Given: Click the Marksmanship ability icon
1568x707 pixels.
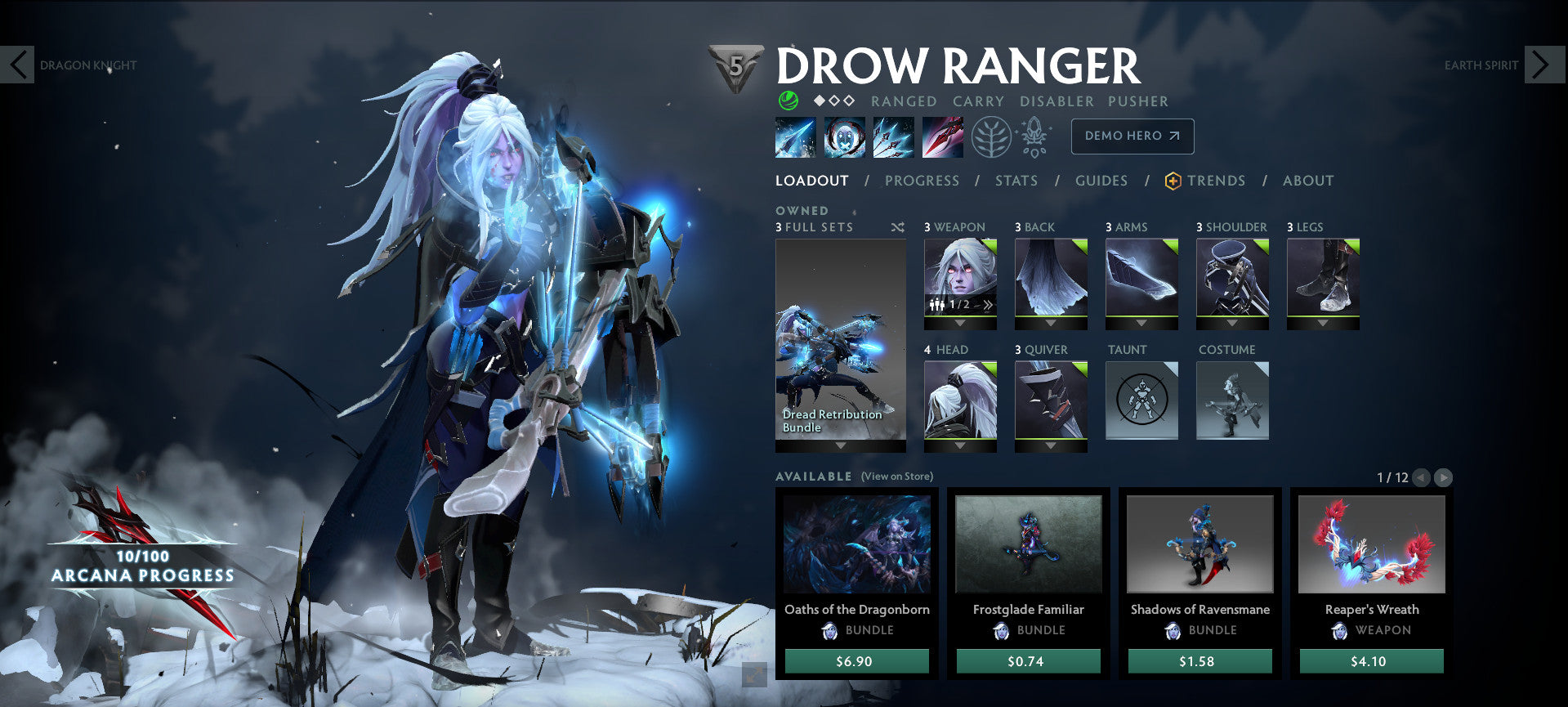Looking at the screenshot, I should click(941, 136).
